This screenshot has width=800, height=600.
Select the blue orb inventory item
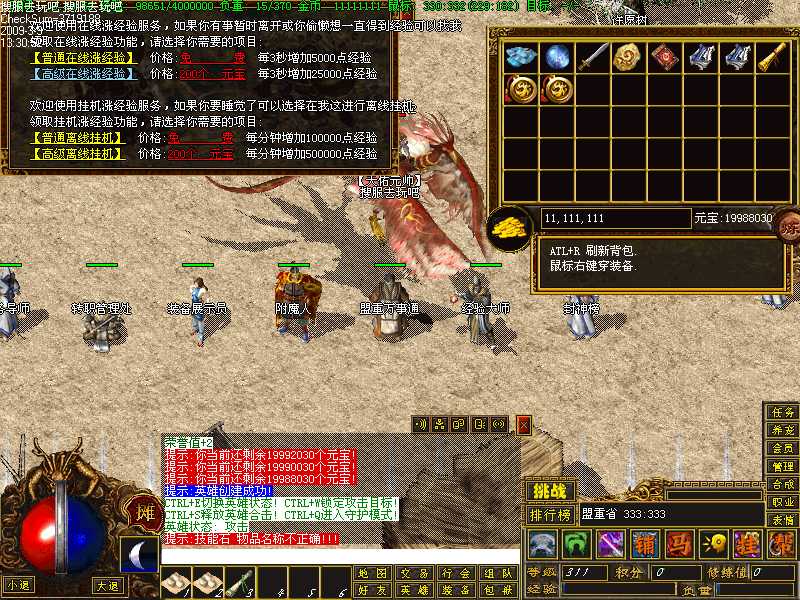[558, 57]
